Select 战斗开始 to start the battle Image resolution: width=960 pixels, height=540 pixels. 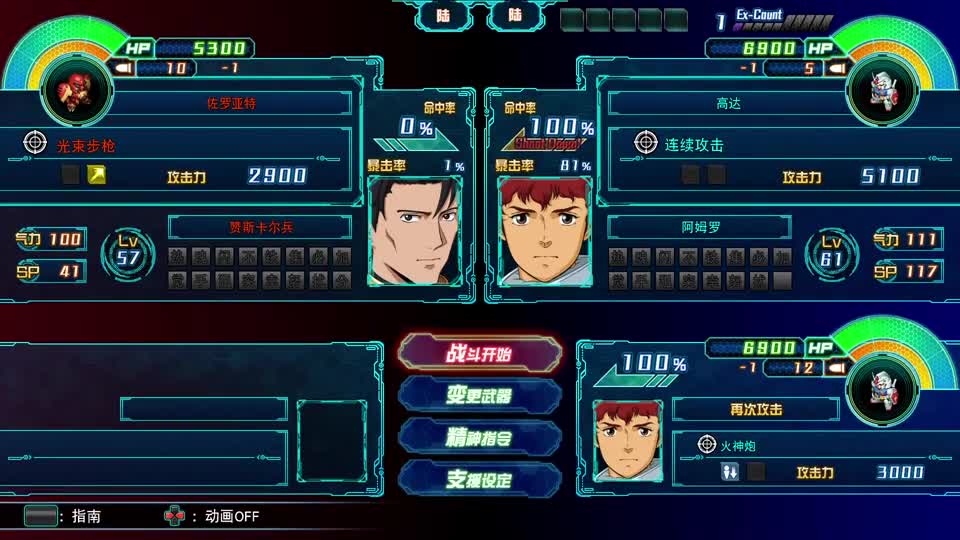(480, 353)
